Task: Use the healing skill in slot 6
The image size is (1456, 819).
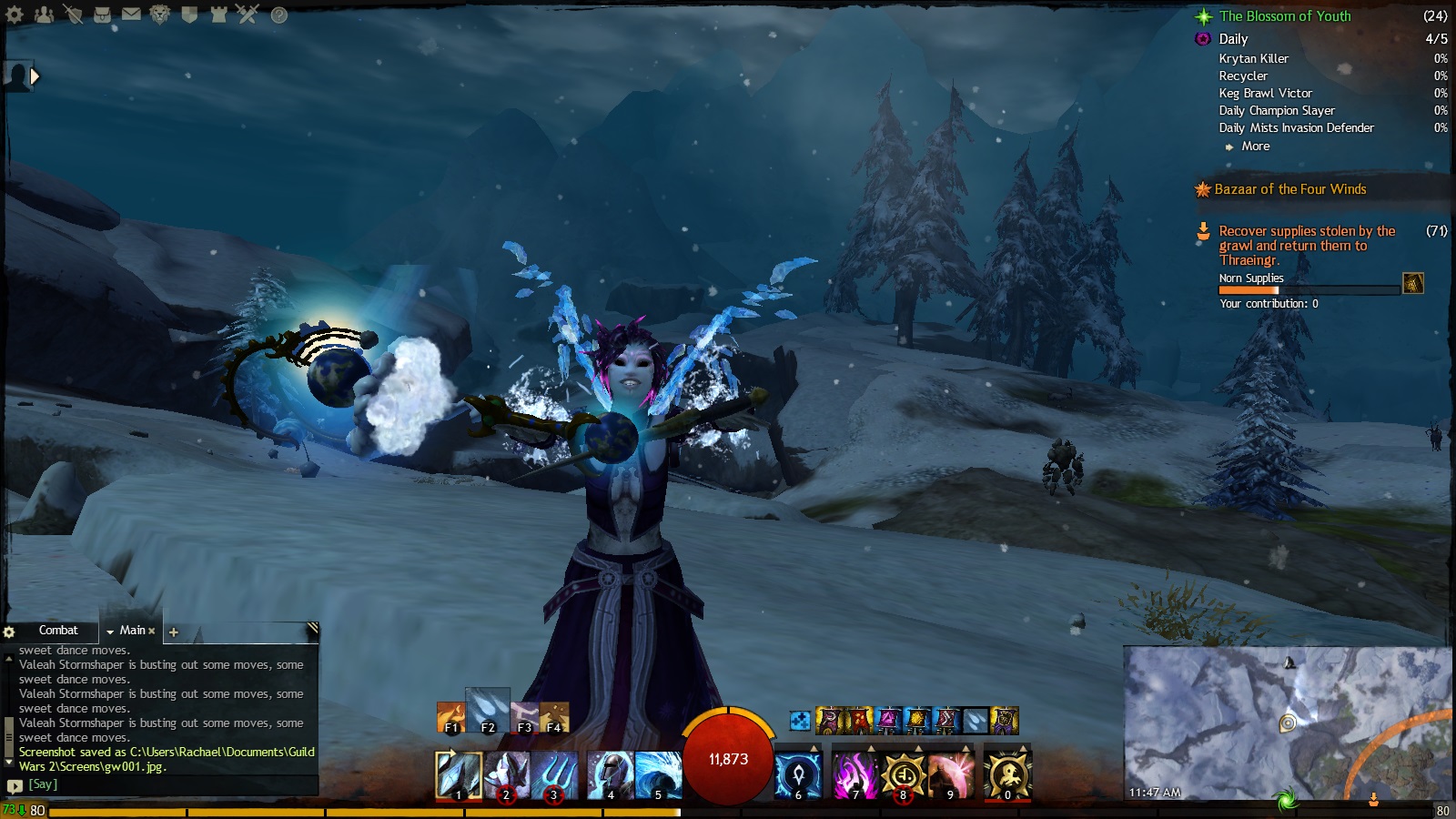Action: tap(798, 775)
